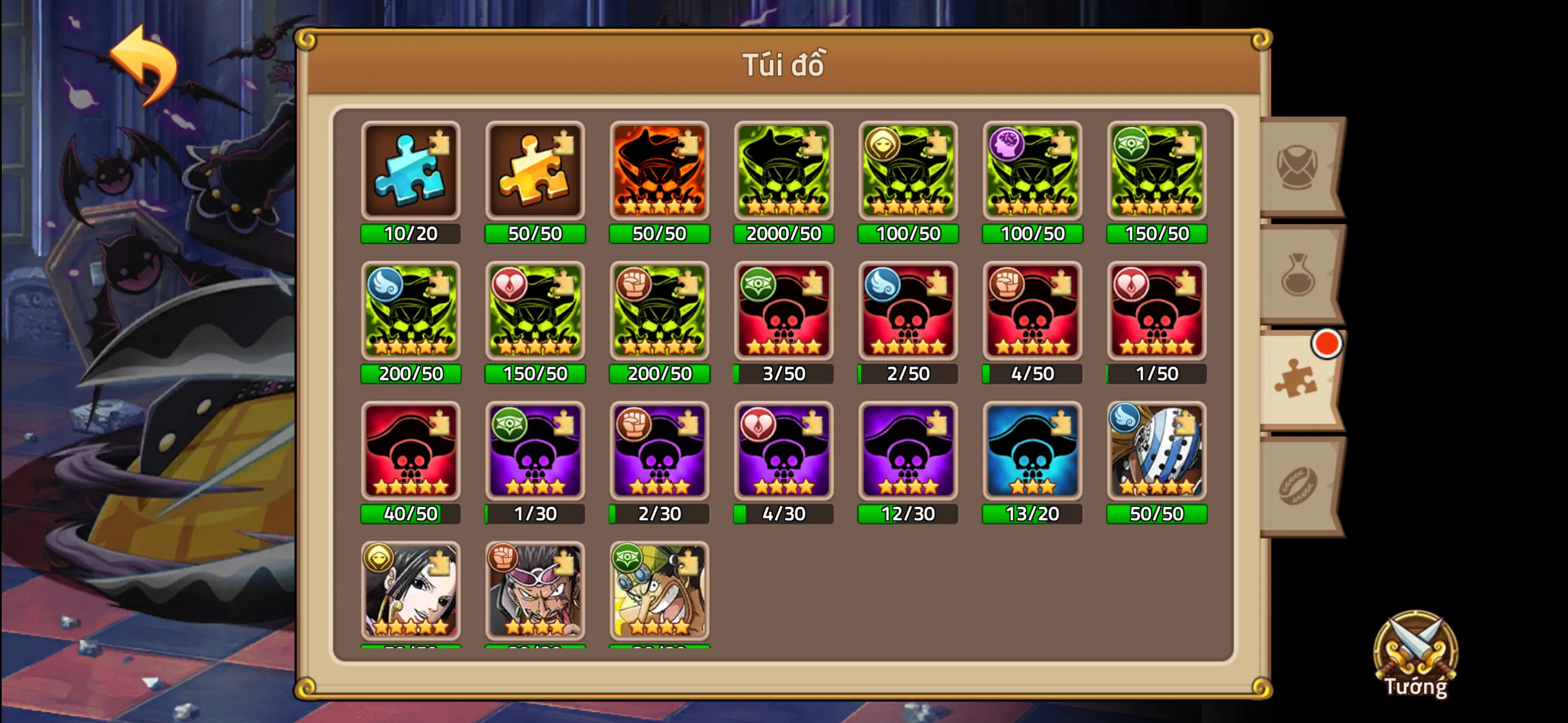1568x723 pixels.
Task: Select the blue puzzle piece fragment 10/20
Action: pos(411,171)
